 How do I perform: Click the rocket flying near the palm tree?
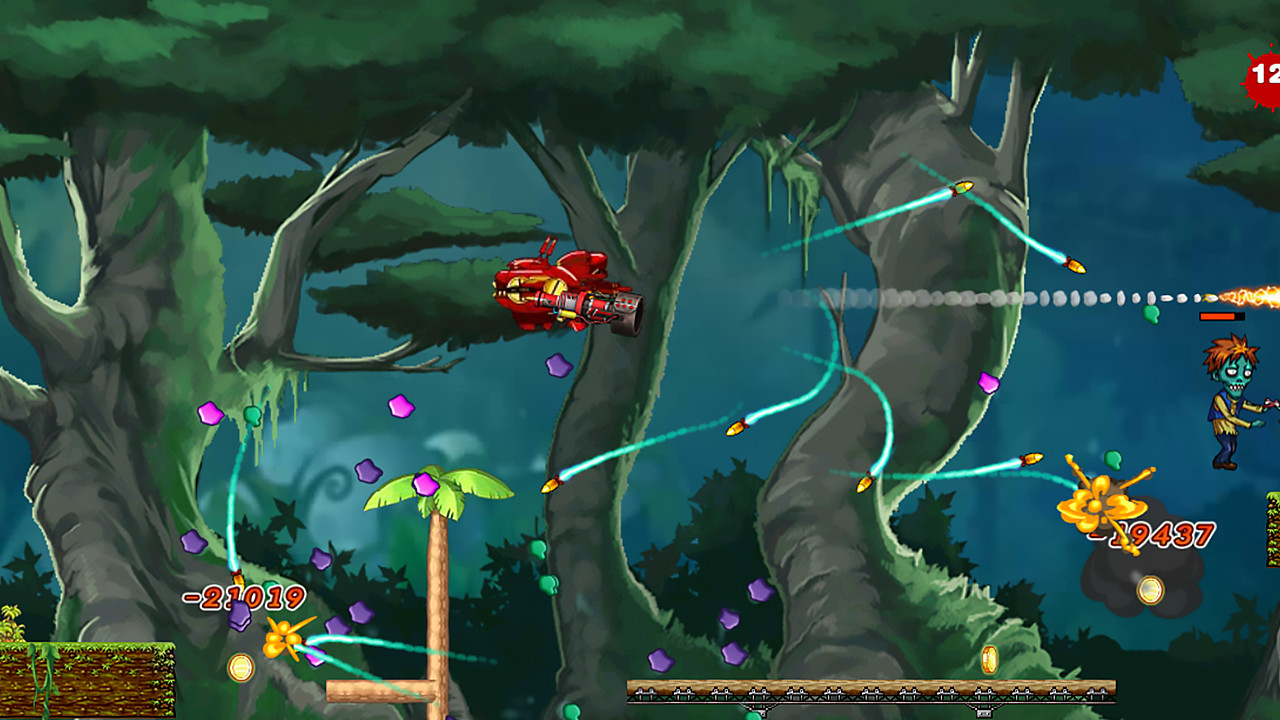(x=551, y=484)
